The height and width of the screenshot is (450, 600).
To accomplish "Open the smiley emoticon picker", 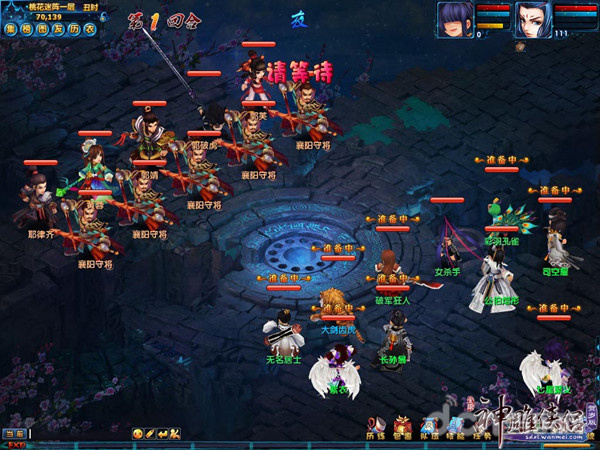I will [x=137, y=433].
